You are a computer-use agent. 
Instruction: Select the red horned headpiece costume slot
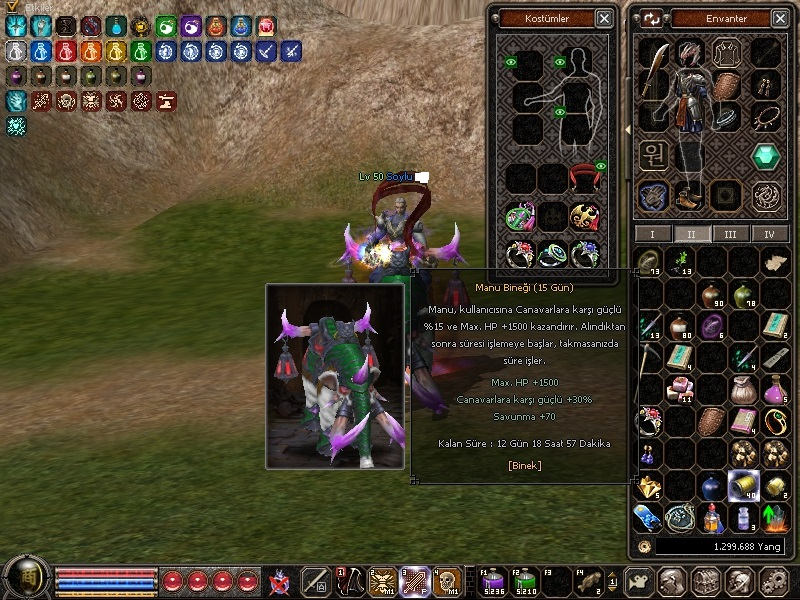(x=585, y=179)
